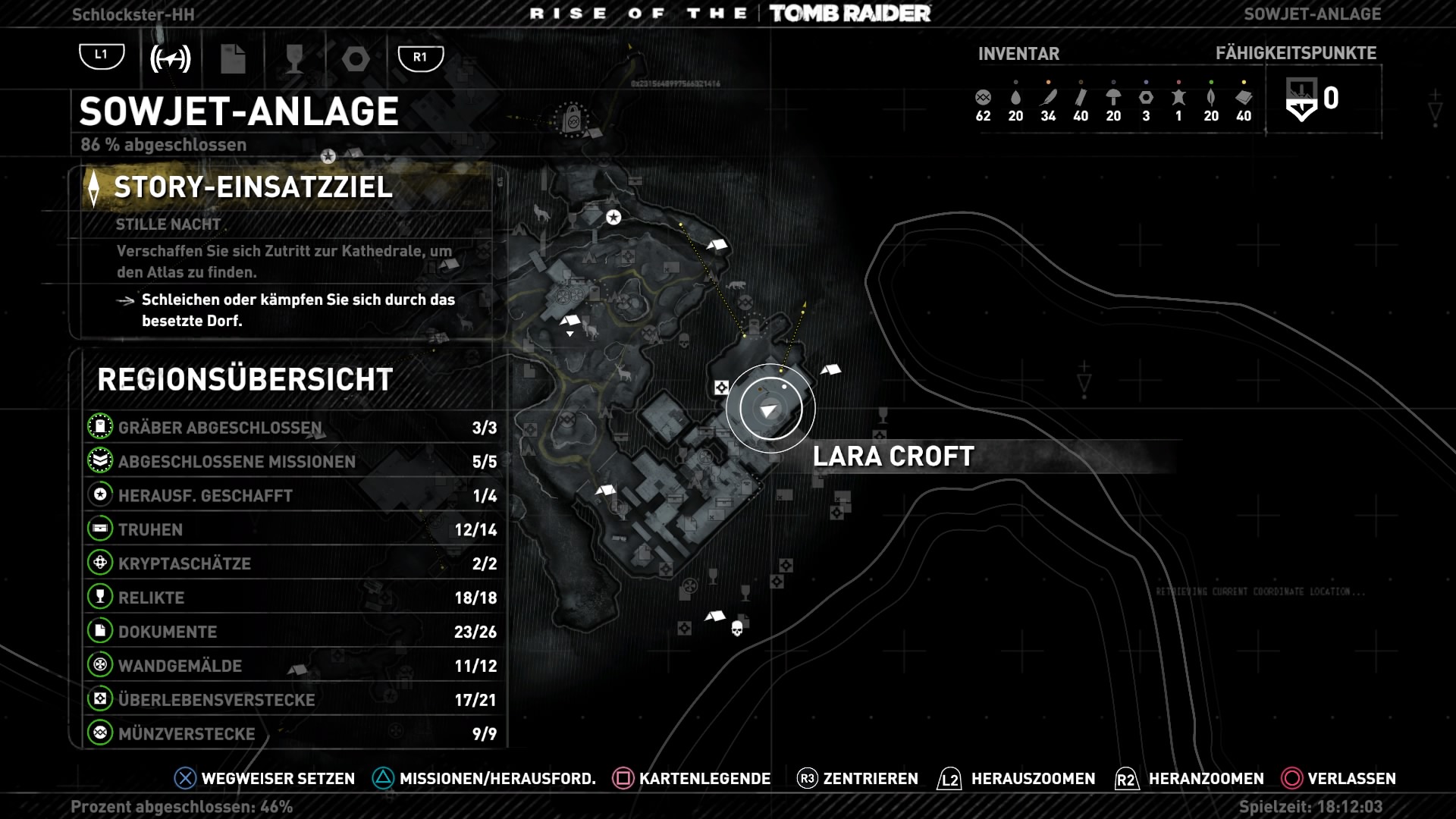Highlight the Truhen row
This screenshot has height=819, width=1456.
292,530
